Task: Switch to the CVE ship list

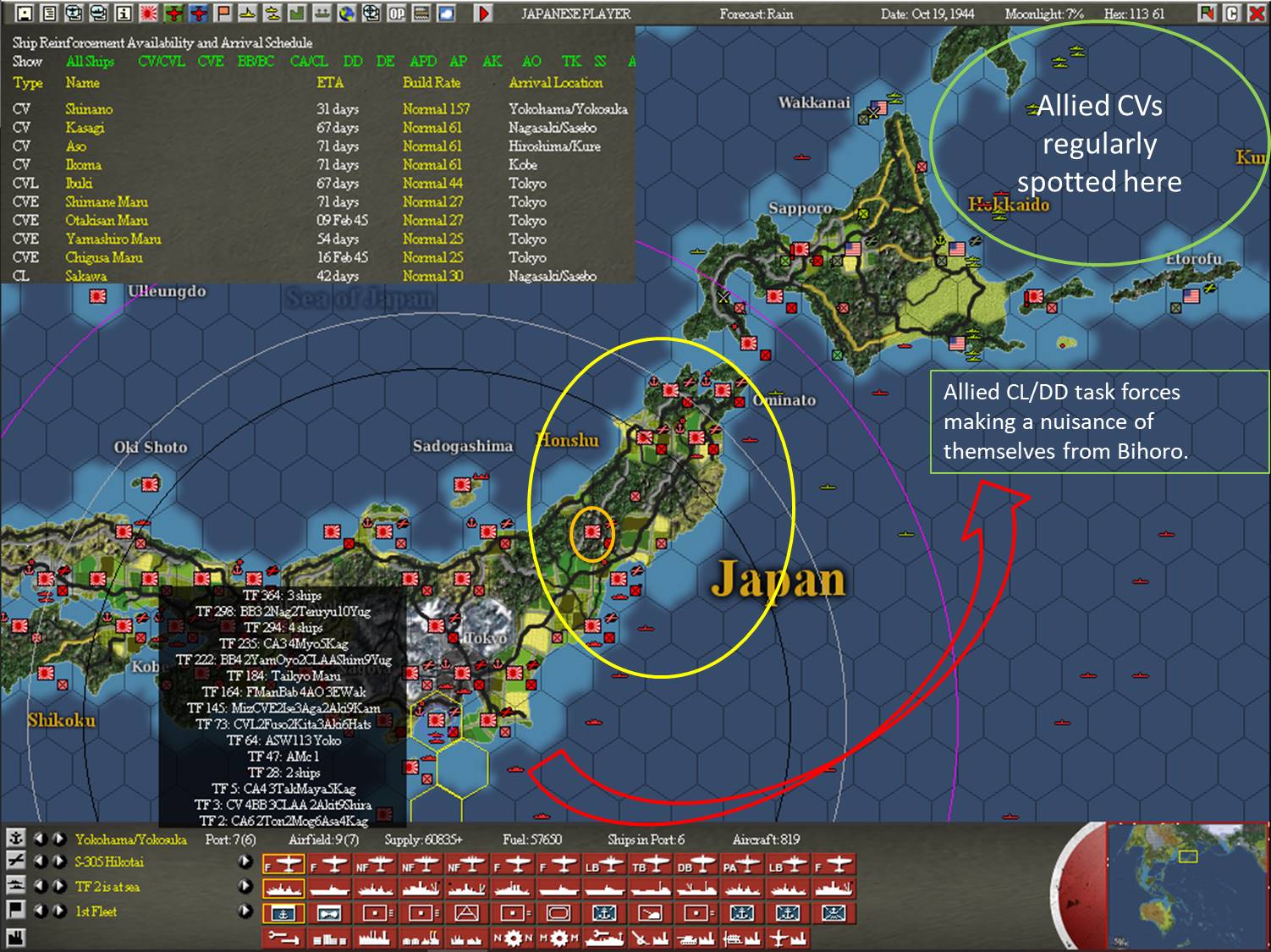Action: (x=210, y=61)
